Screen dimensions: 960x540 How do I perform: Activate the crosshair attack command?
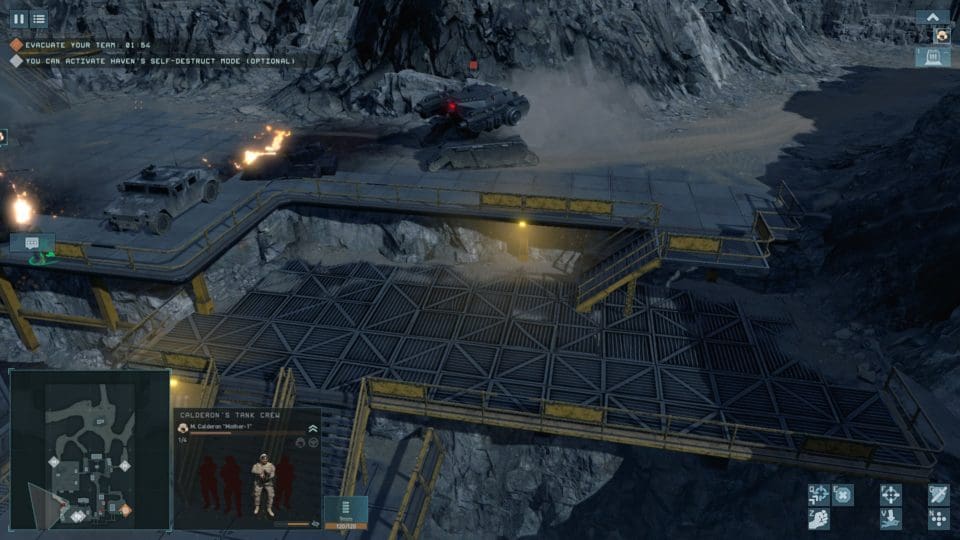pos(890,494)
